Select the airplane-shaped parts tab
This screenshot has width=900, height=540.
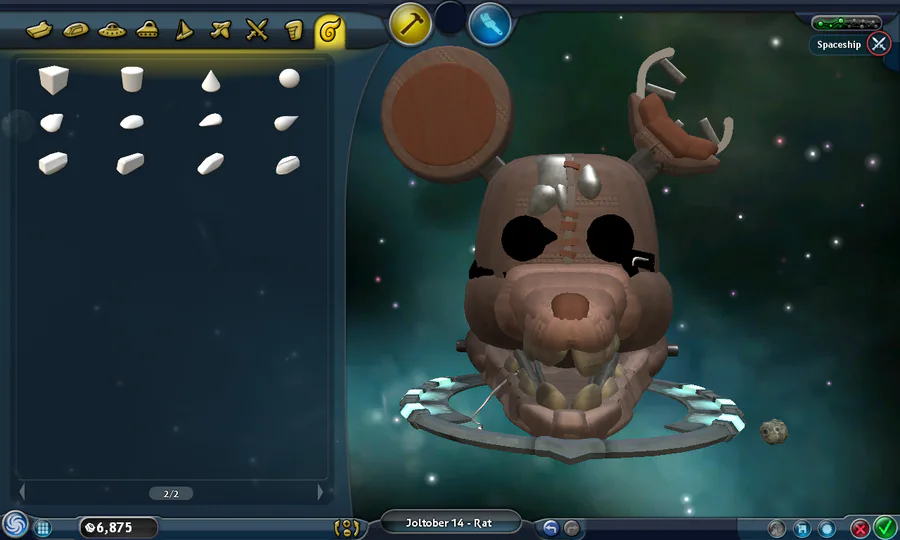click(221, 30)
